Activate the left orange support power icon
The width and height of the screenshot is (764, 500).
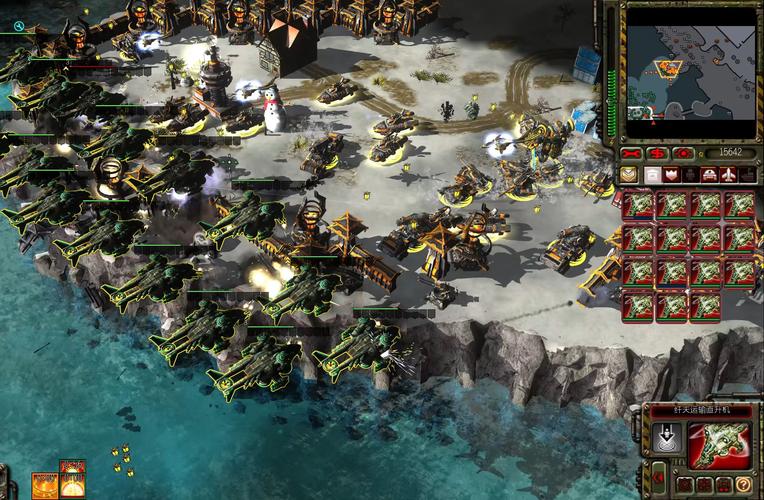click(x=45, y=485)
